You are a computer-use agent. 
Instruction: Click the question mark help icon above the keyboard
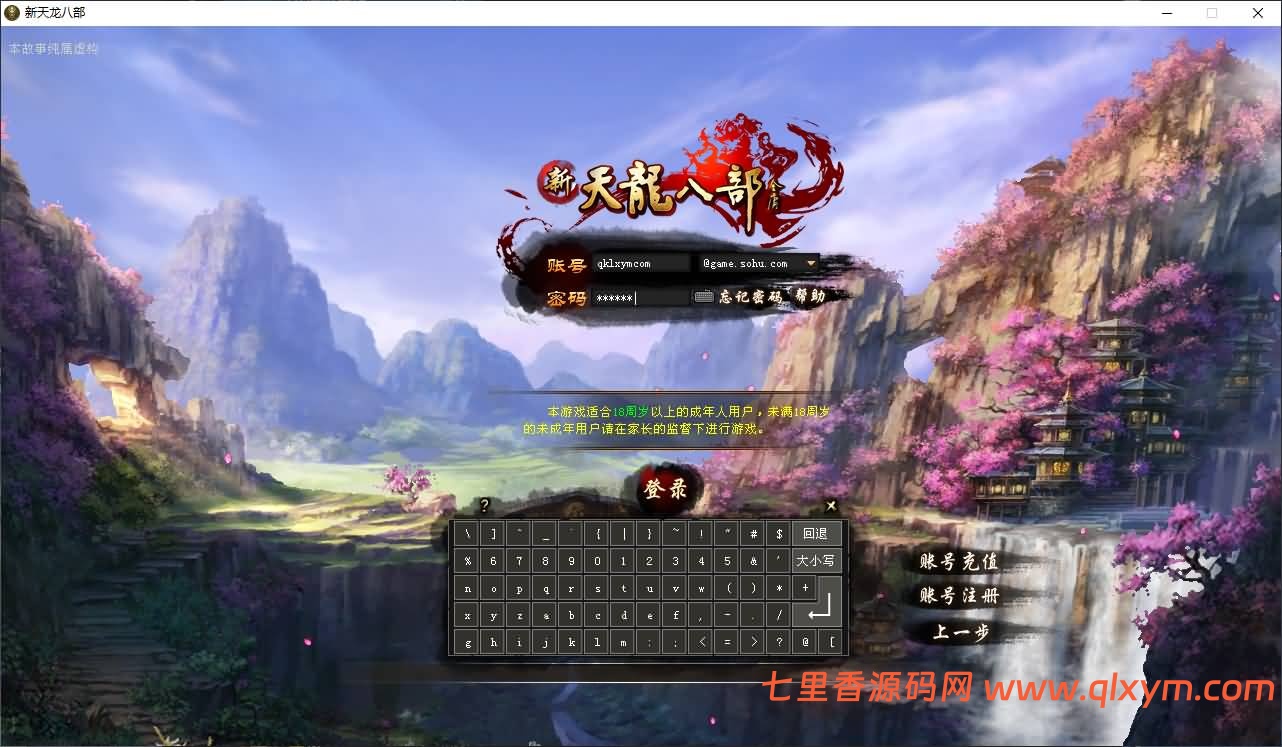click(486, 505)
